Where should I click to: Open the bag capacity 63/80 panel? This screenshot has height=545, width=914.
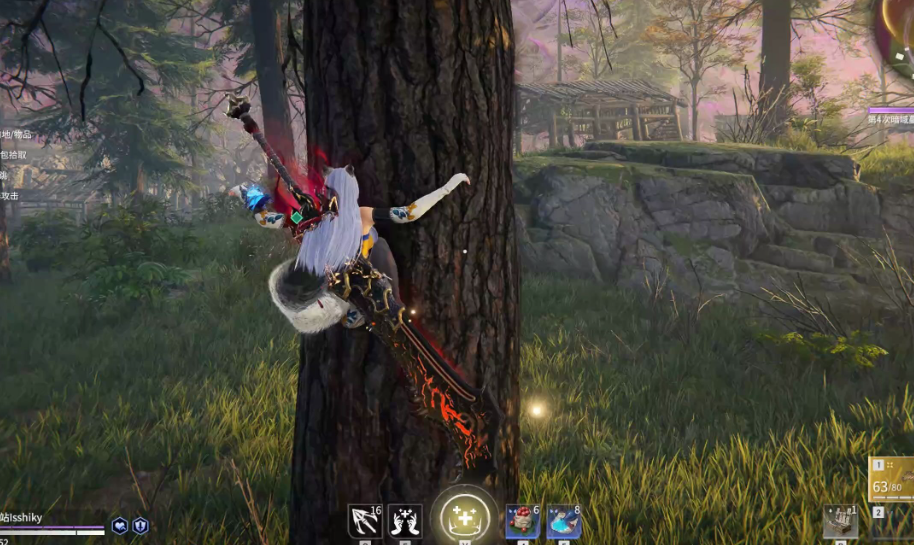(891, 478)
